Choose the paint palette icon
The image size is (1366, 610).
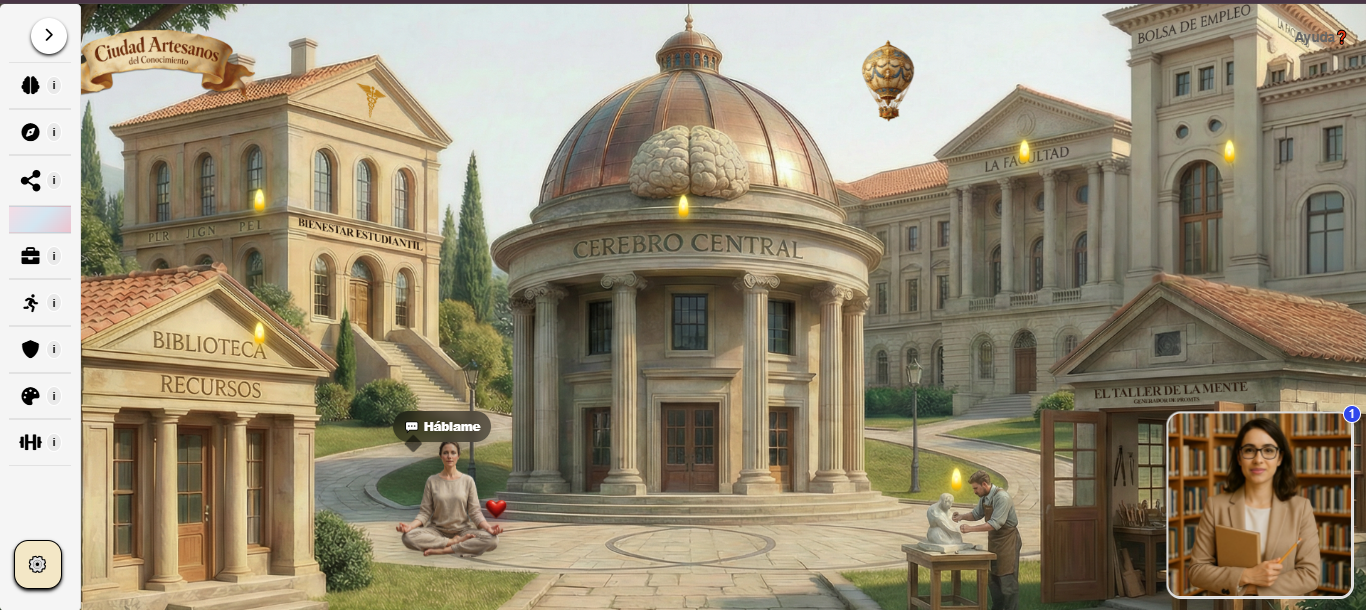(30, 396)
